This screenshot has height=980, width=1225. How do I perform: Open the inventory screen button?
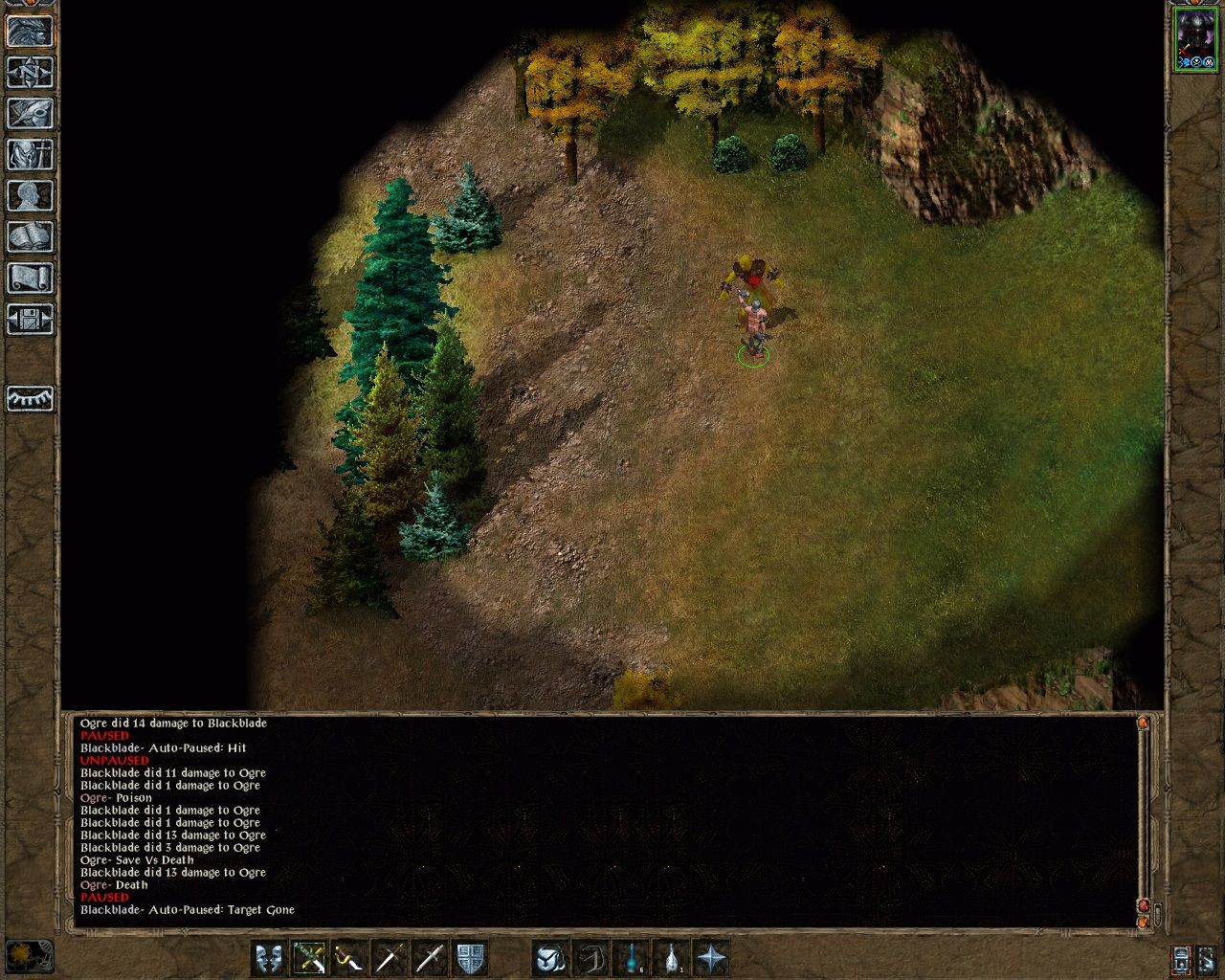coord(30,154)
